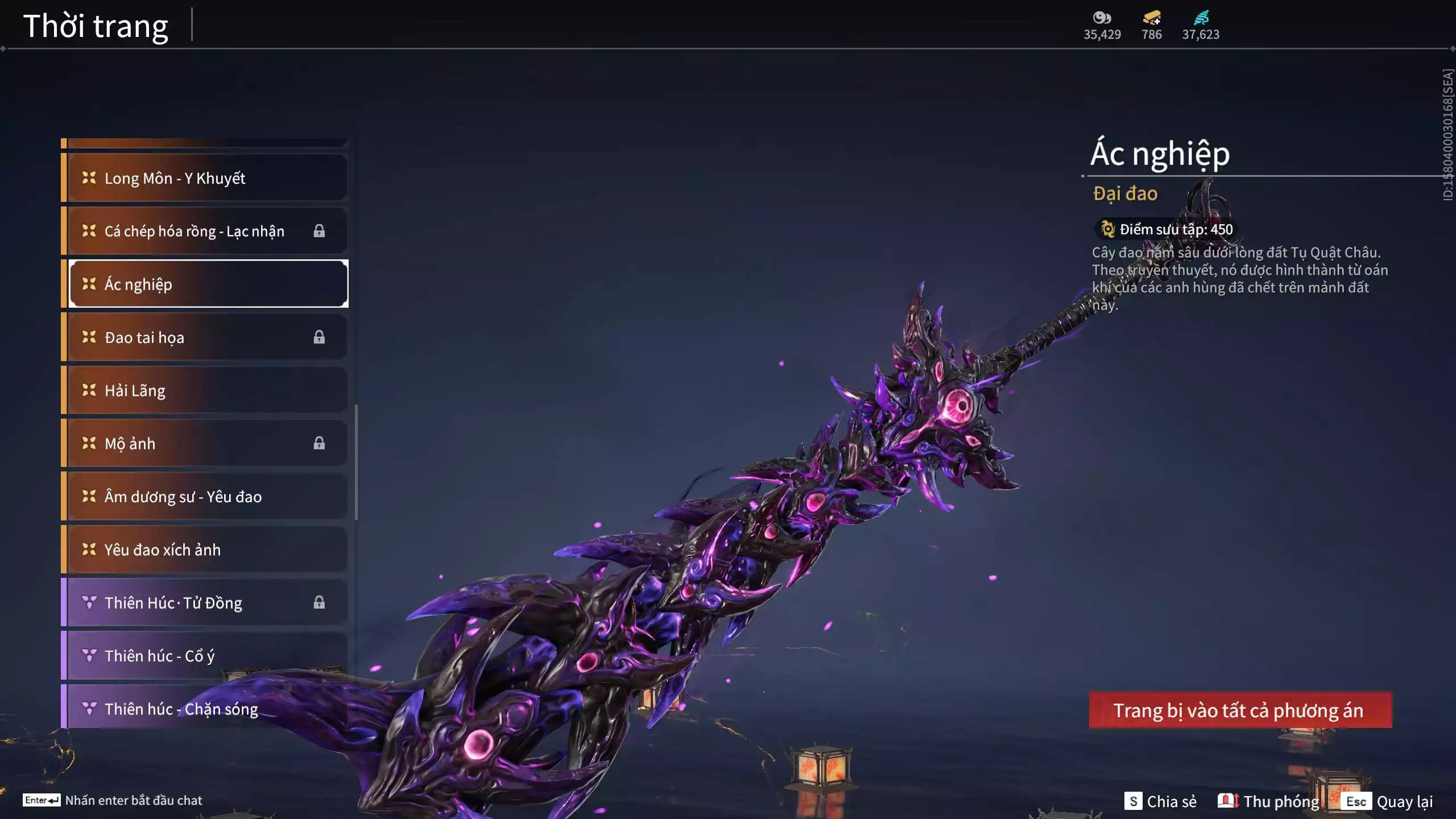The width and height of the screenshot is (1456, 819).
Task: Click the skin list scrollbar
Action: click(357, 462)
